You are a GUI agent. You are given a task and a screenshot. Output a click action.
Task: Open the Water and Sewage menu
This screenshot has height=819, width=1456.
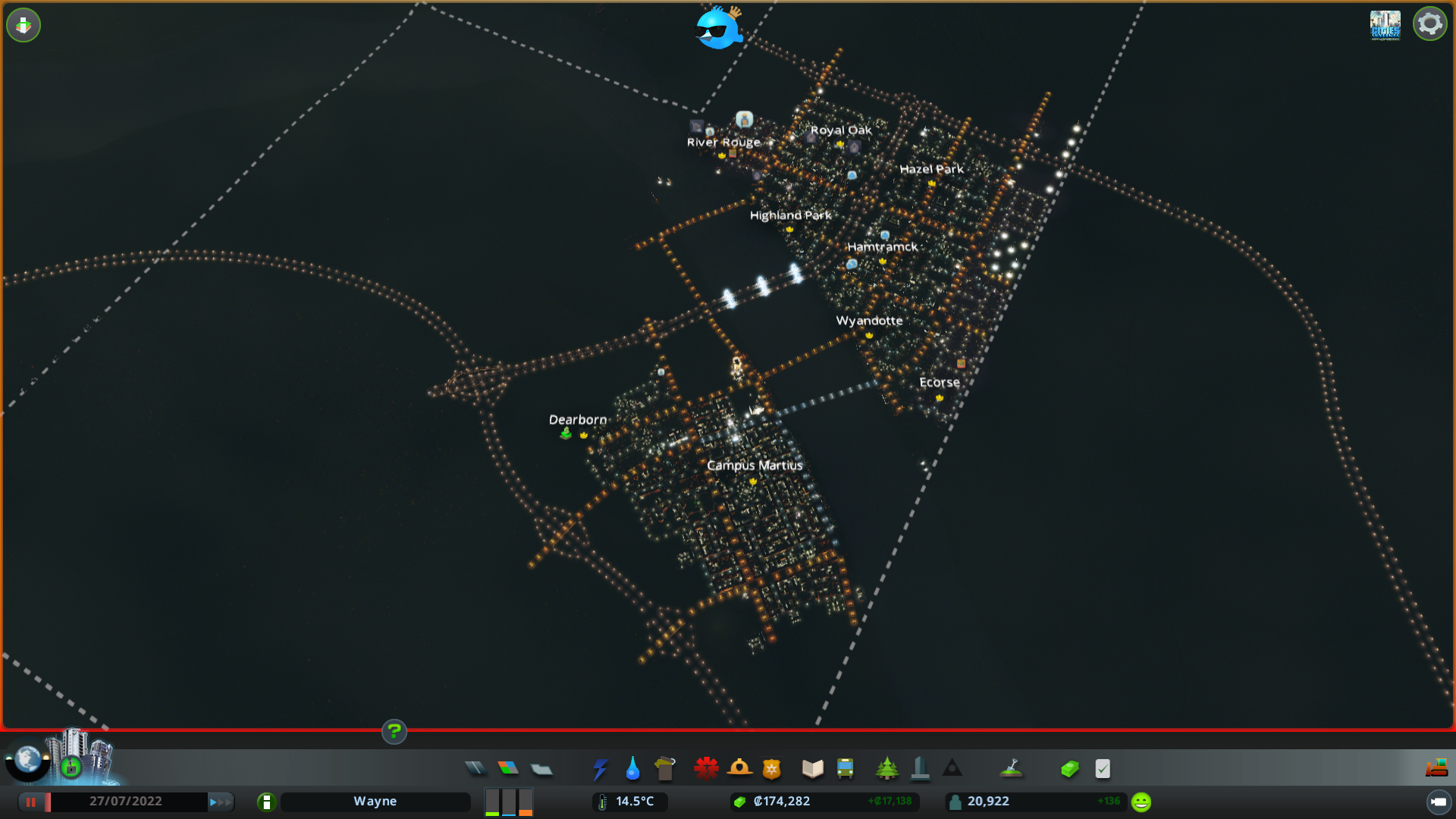(x=632, y=768)
